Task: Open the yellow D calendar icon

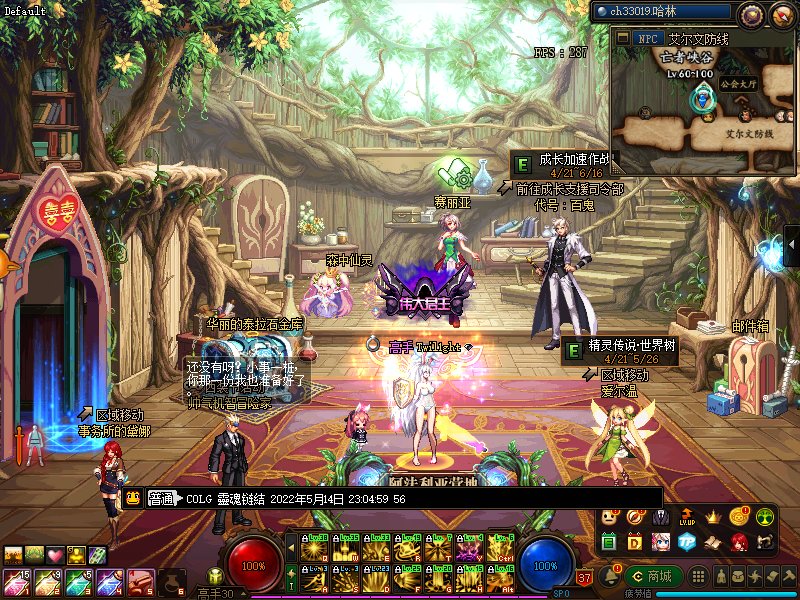Action: pos(635,541)
